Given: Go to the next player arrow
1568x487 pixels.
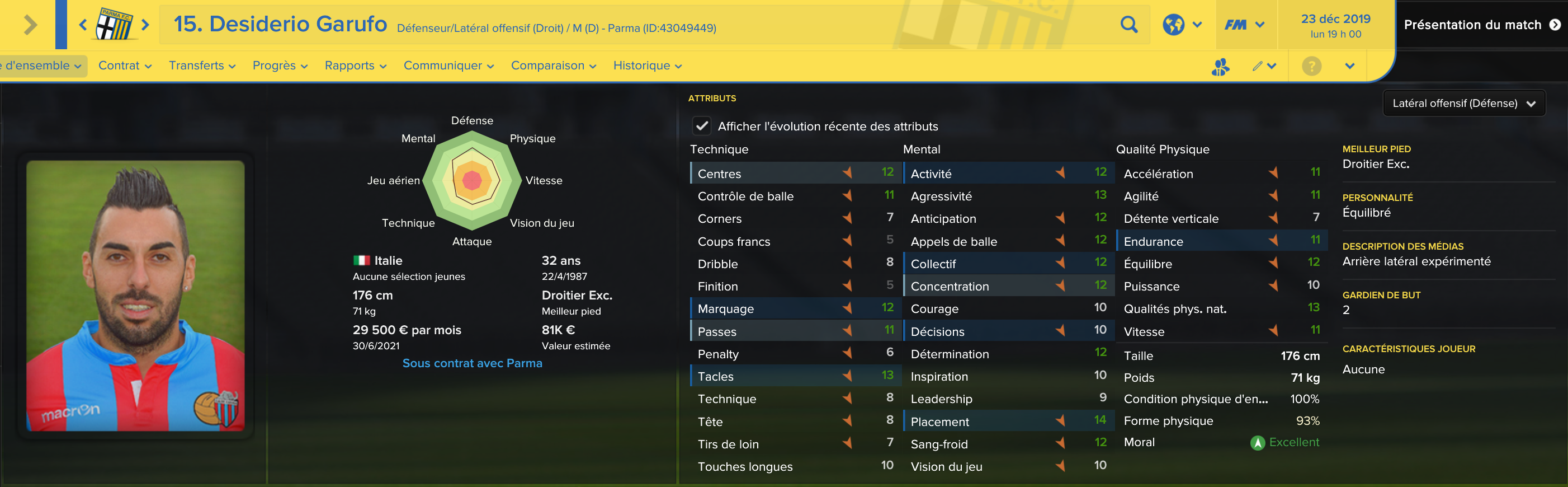Looking at the screenshot, I should coord(145,25).
